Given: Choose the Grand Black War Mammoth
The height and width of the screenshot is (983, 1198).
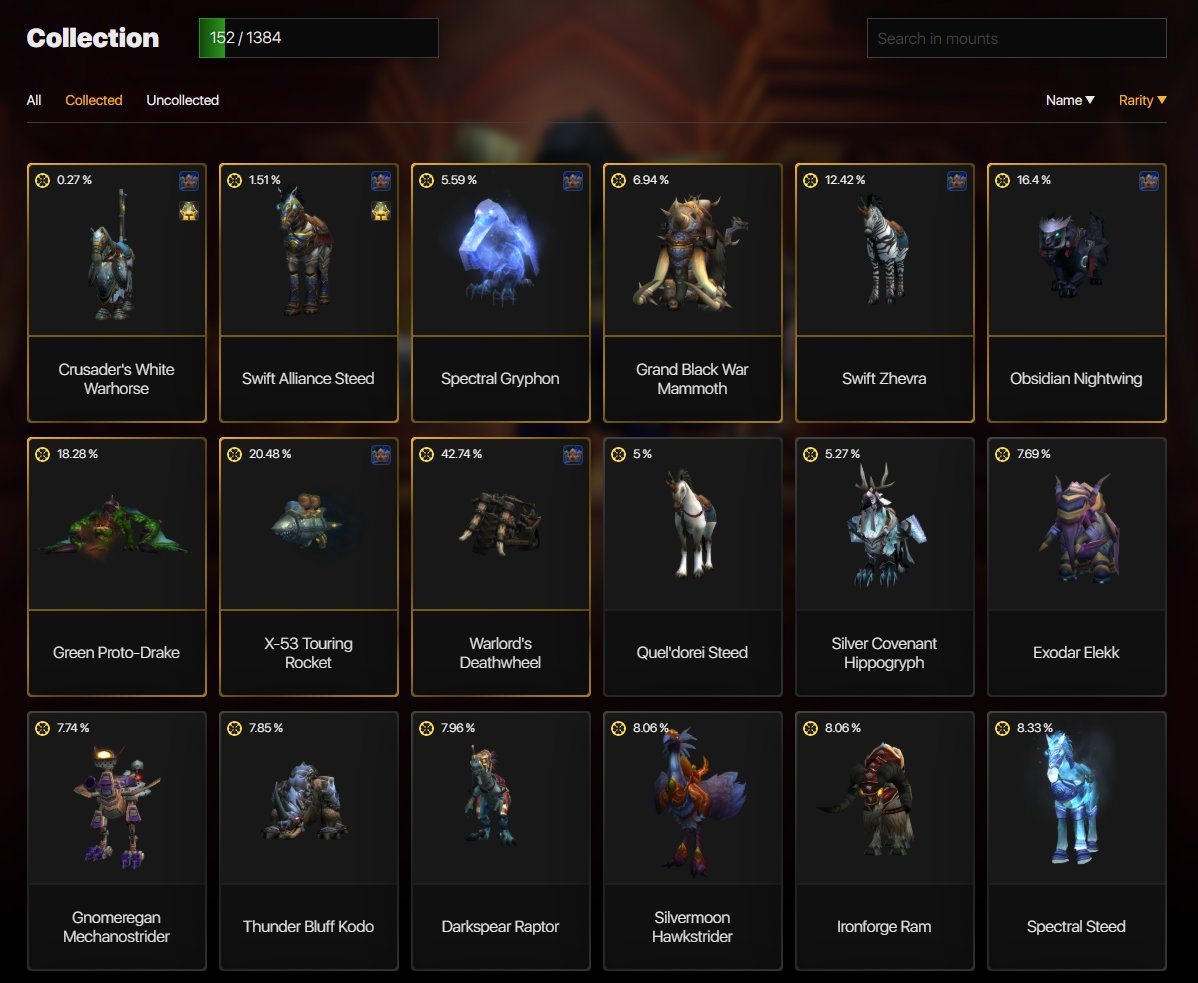Looking at the screenshot, I should tap(692, 292).
